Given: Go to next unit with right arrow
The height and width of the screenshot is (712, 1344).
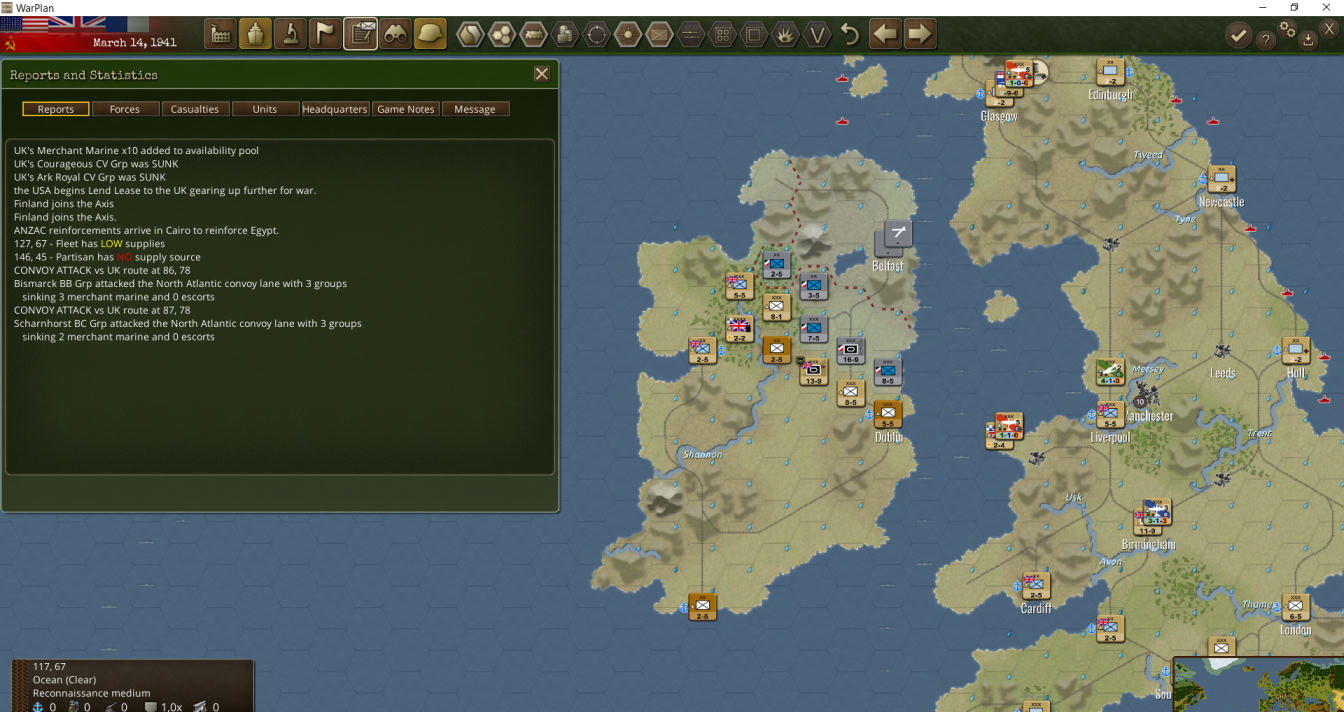Looking at the screenshot, I should coord(920,34).
